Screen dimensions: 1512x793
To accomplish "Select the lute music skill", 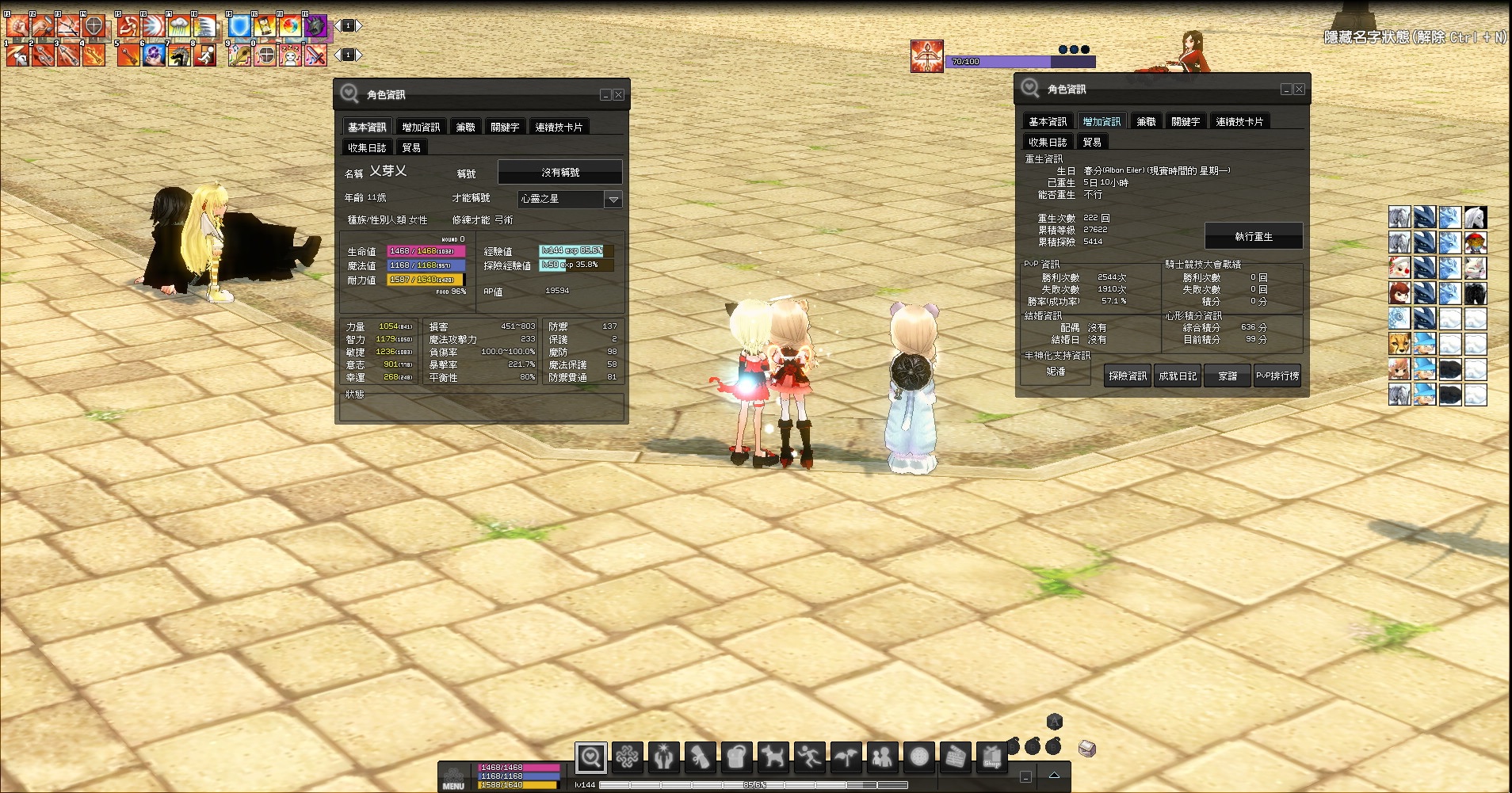I will click(x=239, y=55).
